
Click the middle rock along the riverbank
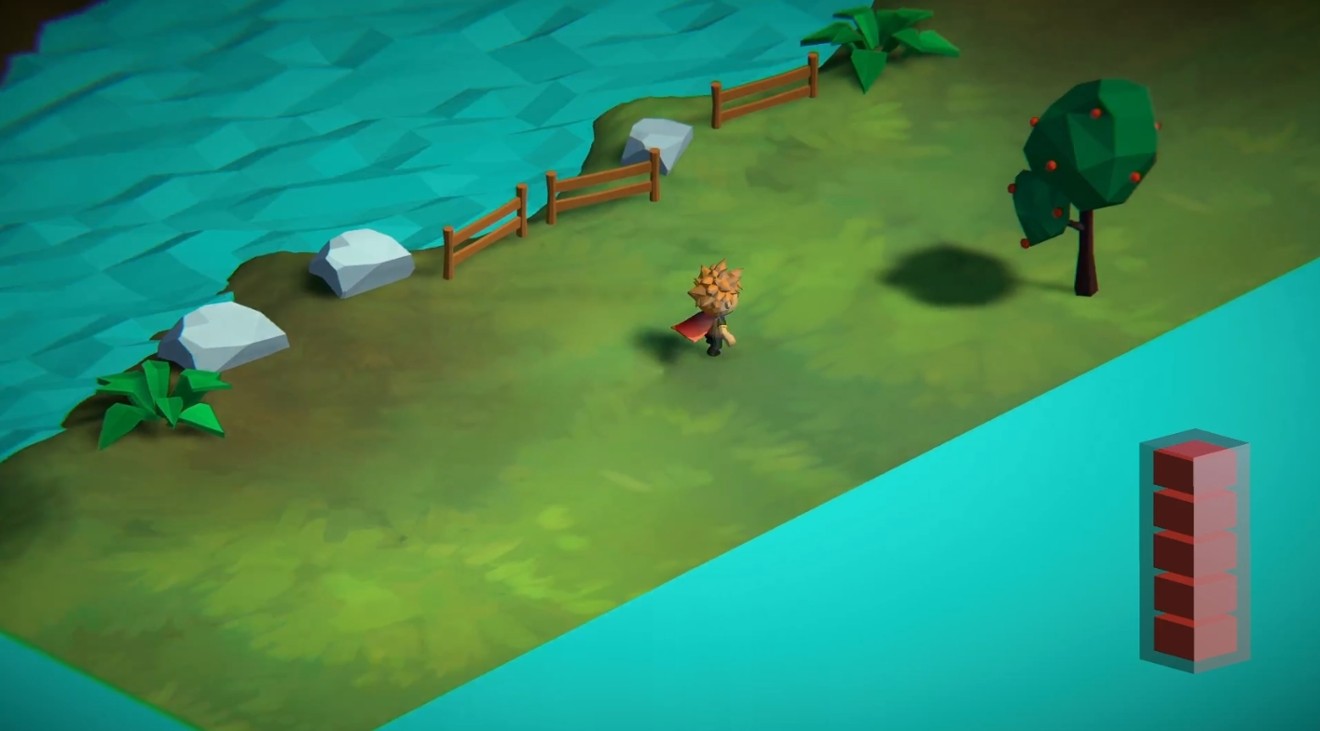pos(362,260)
